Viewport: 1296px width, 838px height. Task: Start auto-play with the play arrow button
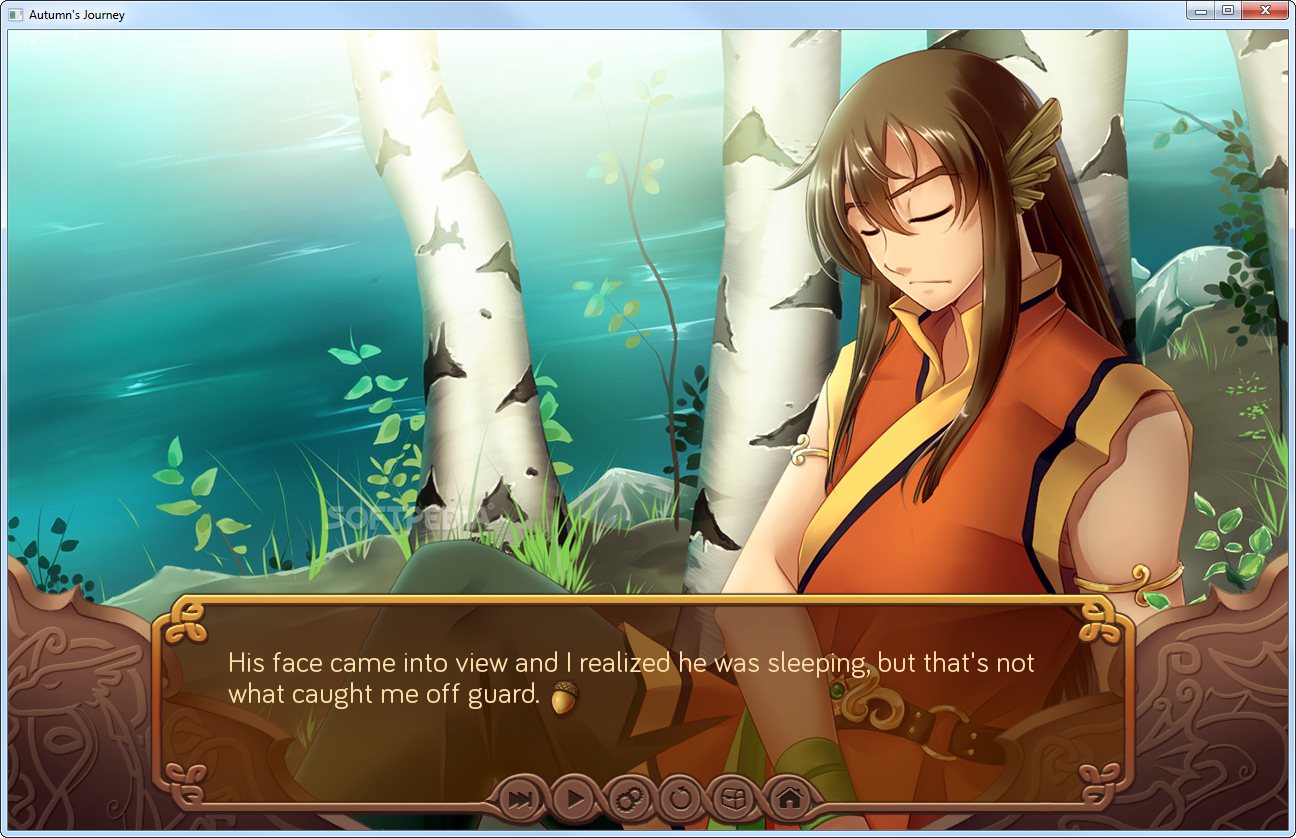(575, 798)
